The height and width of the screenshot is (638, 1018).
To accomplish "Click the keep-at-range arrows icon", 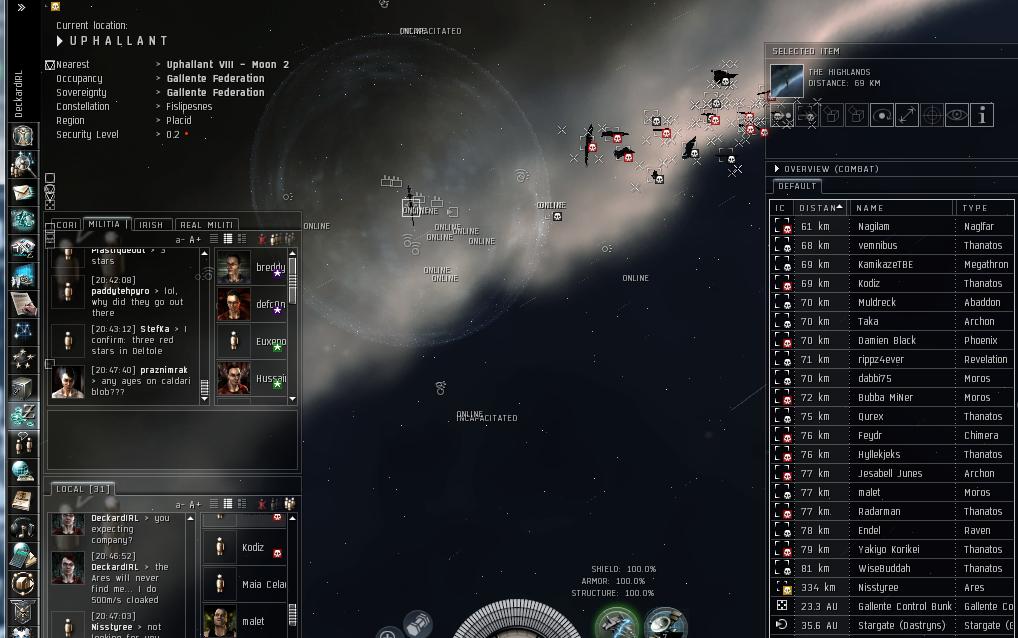I will pyautogui.click(x=907, y=116).
